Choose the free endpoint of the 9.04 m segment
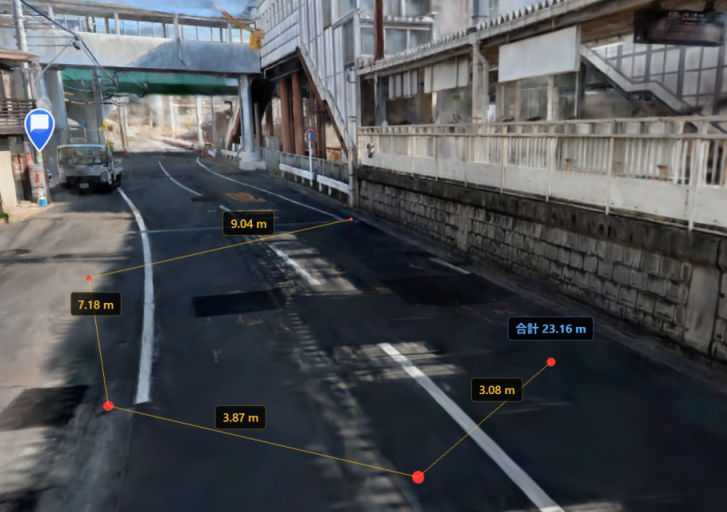The image size is (727, 512). 351,219
